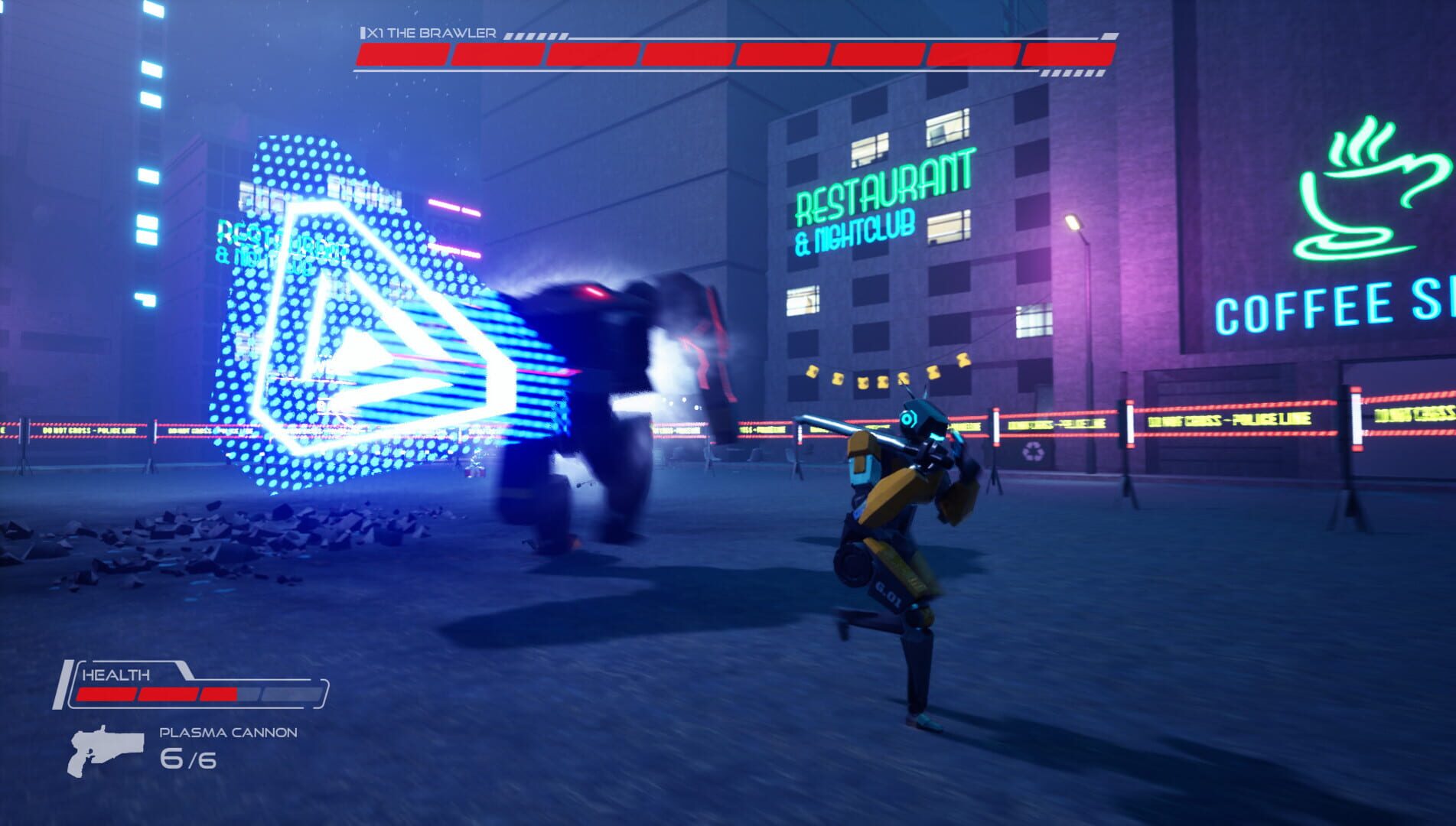
Task: Click the G.01 marking on the robot's leg
Action: click(x=887, y=594)
